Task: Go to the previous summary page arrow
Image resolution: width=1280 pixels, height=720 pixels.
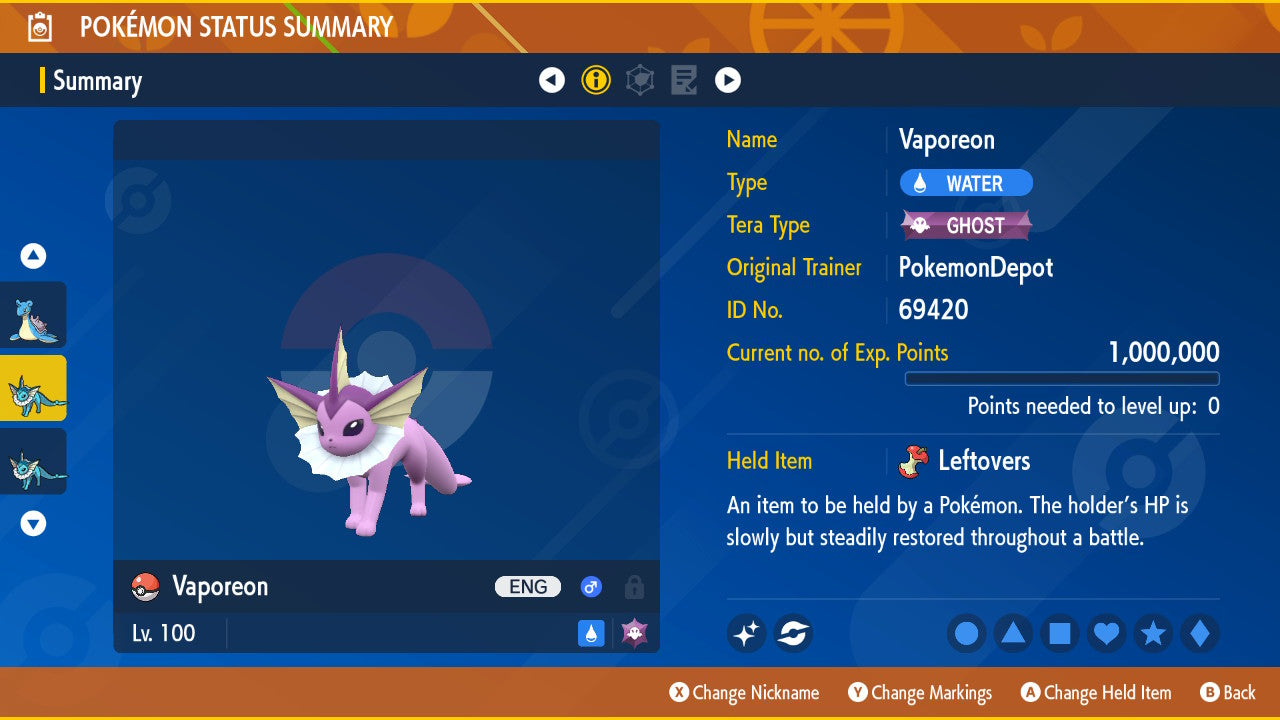Action: coord(552,80)
